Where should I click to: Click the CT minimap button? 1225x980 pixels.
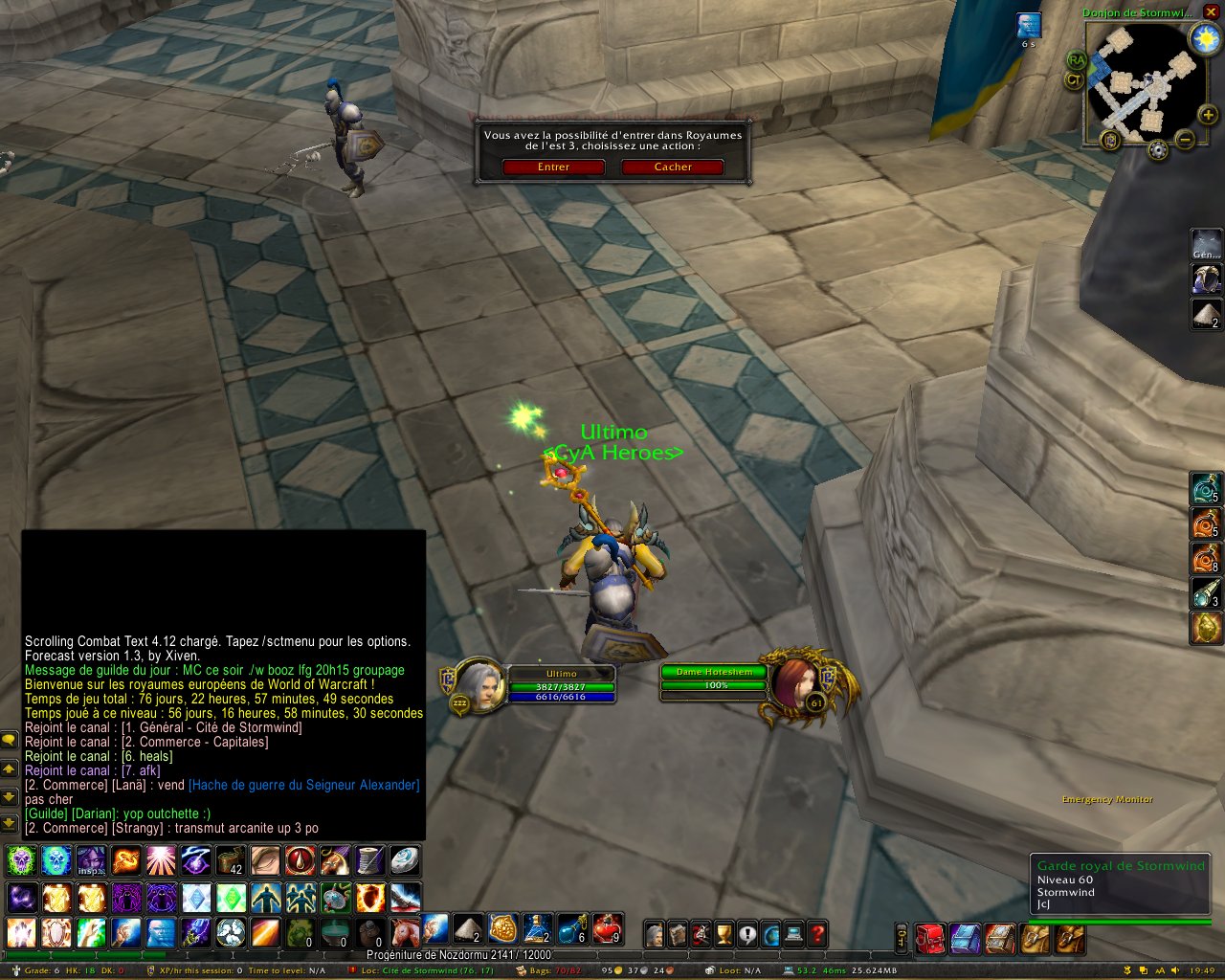coord(1074,80)
